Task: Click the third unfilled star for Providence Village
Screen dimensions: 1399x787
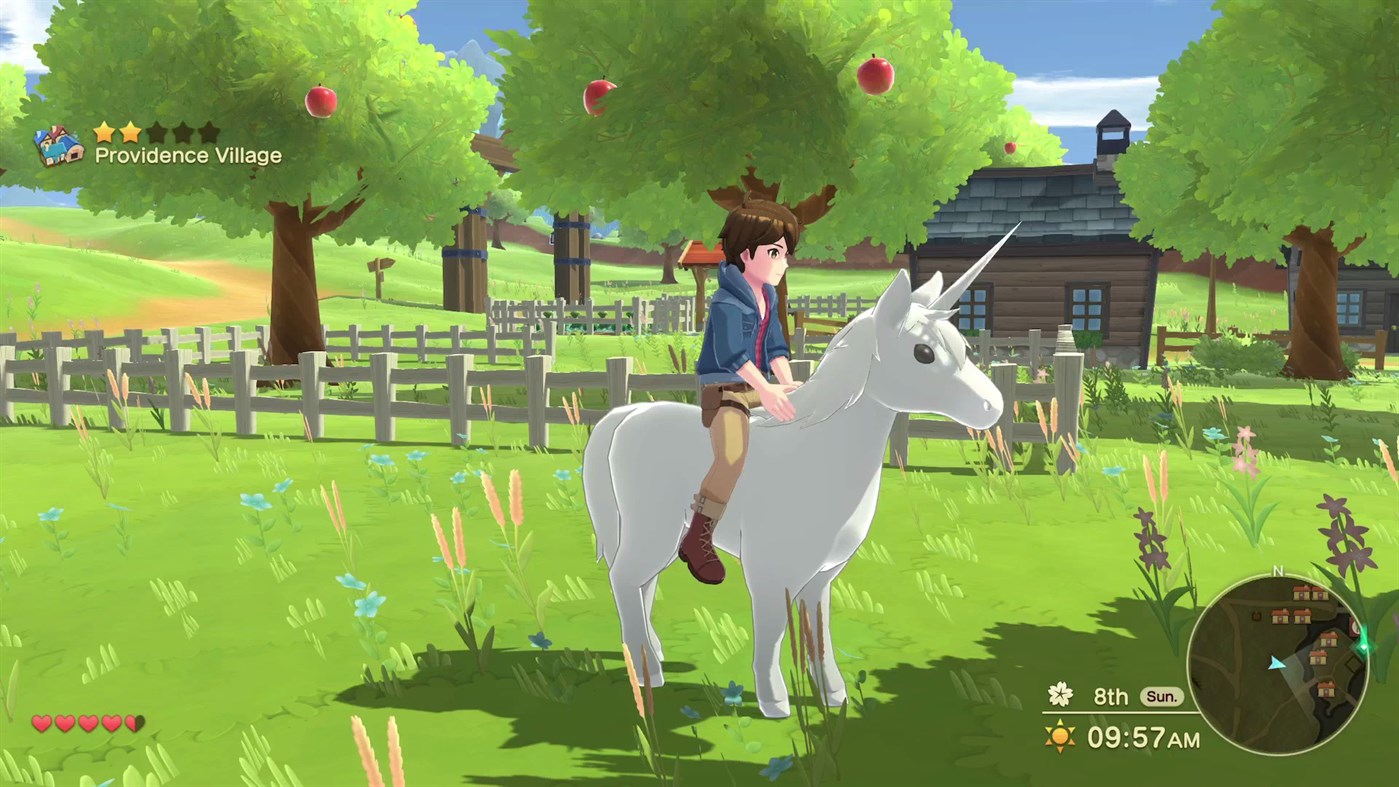Action: tap(157, 131)
